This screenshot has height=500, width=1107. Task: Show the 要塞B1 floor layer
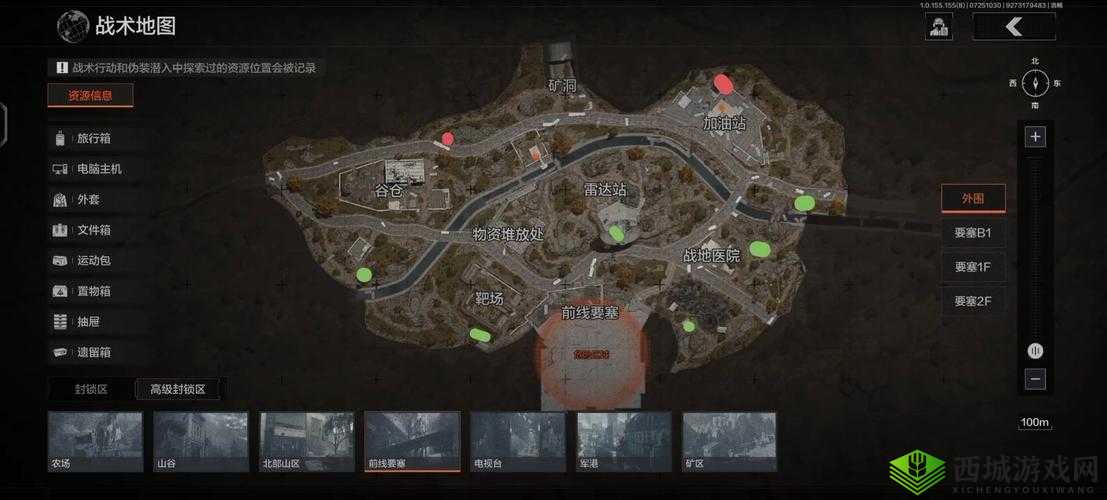point(973,233)
